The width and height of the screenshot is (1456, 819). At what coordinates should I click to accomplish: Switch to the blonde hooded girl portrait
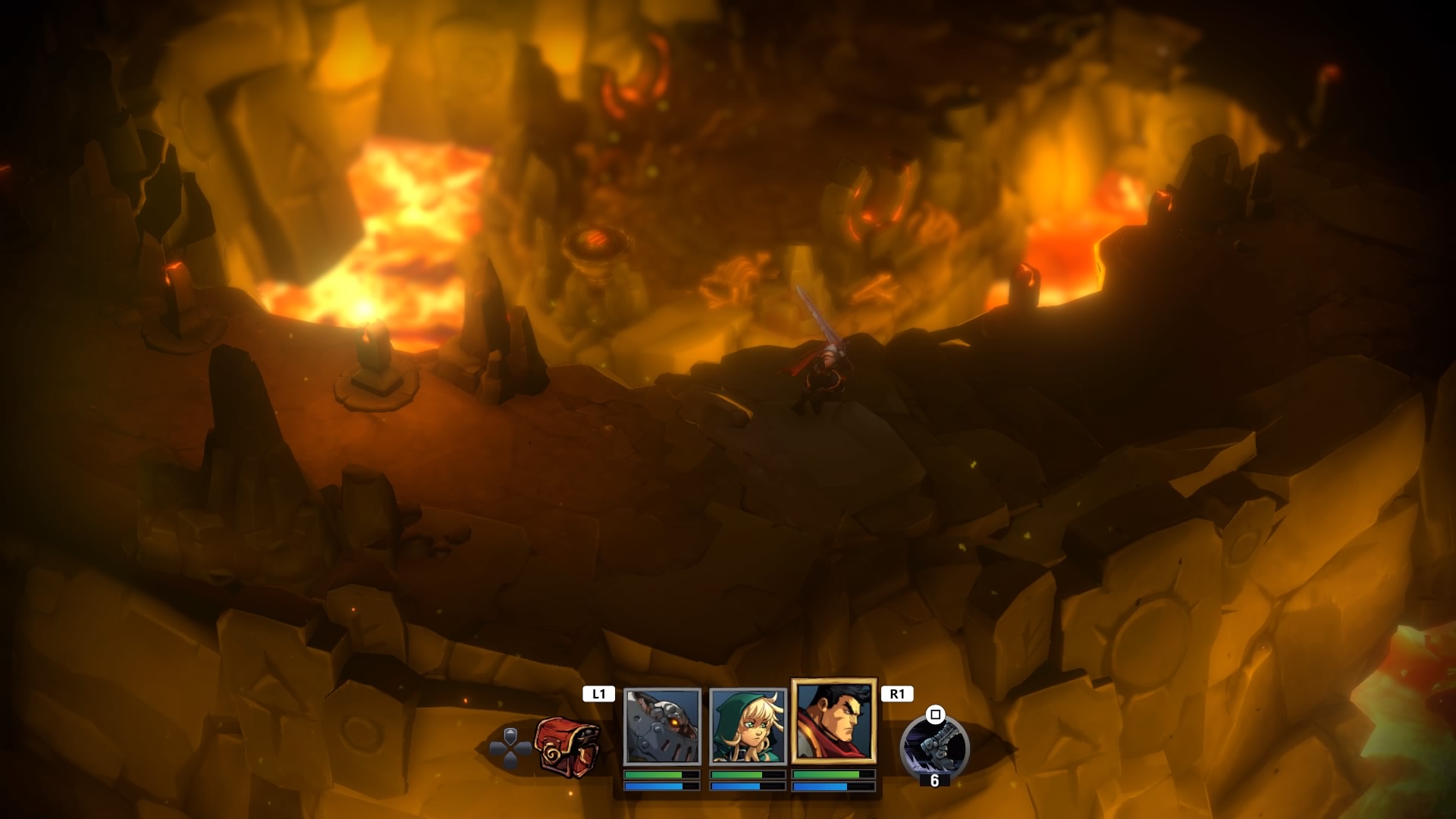[747, 726]
